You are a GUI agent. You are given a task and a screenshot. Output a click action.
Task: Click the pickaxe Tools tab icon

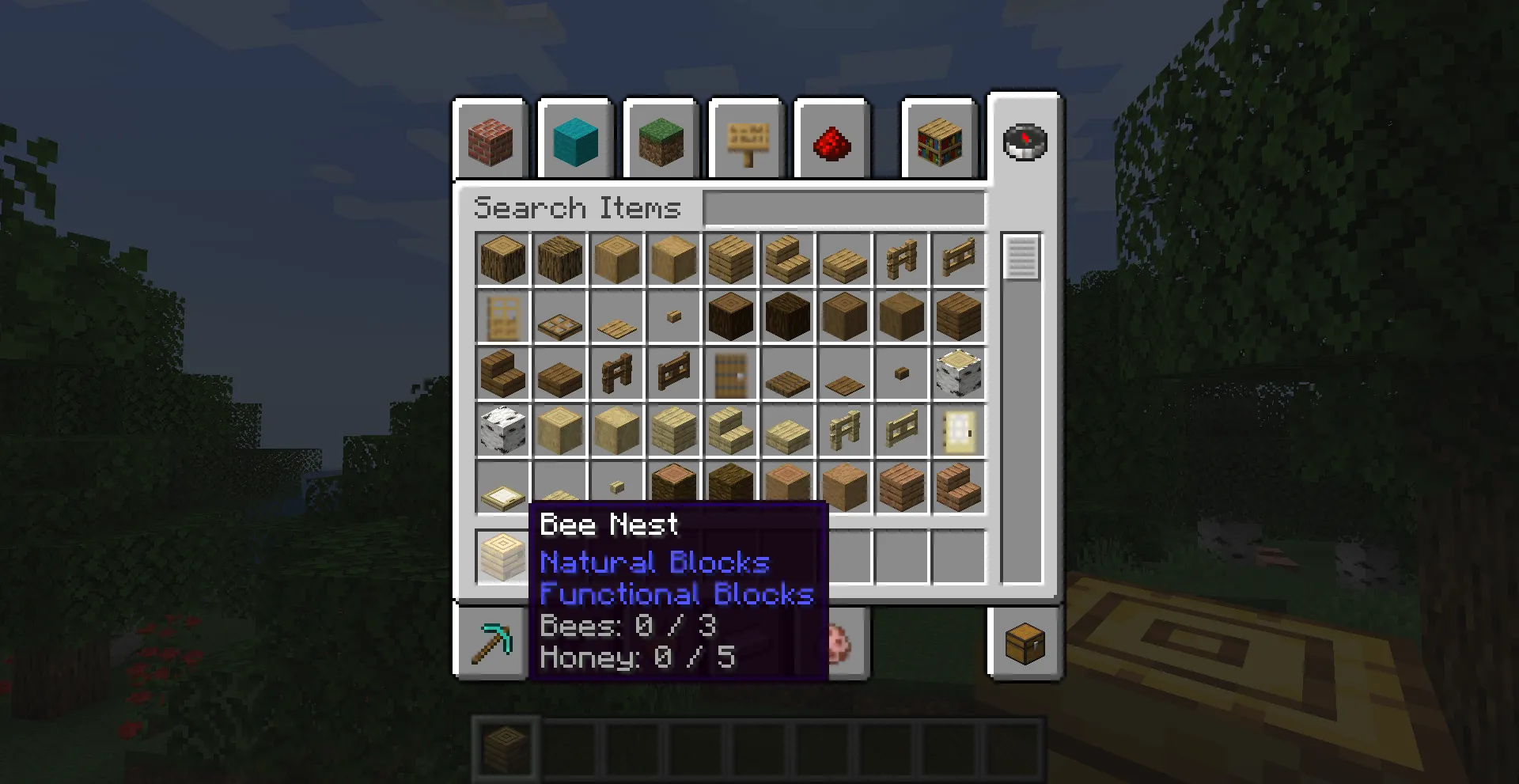click(x=491, y=642)
